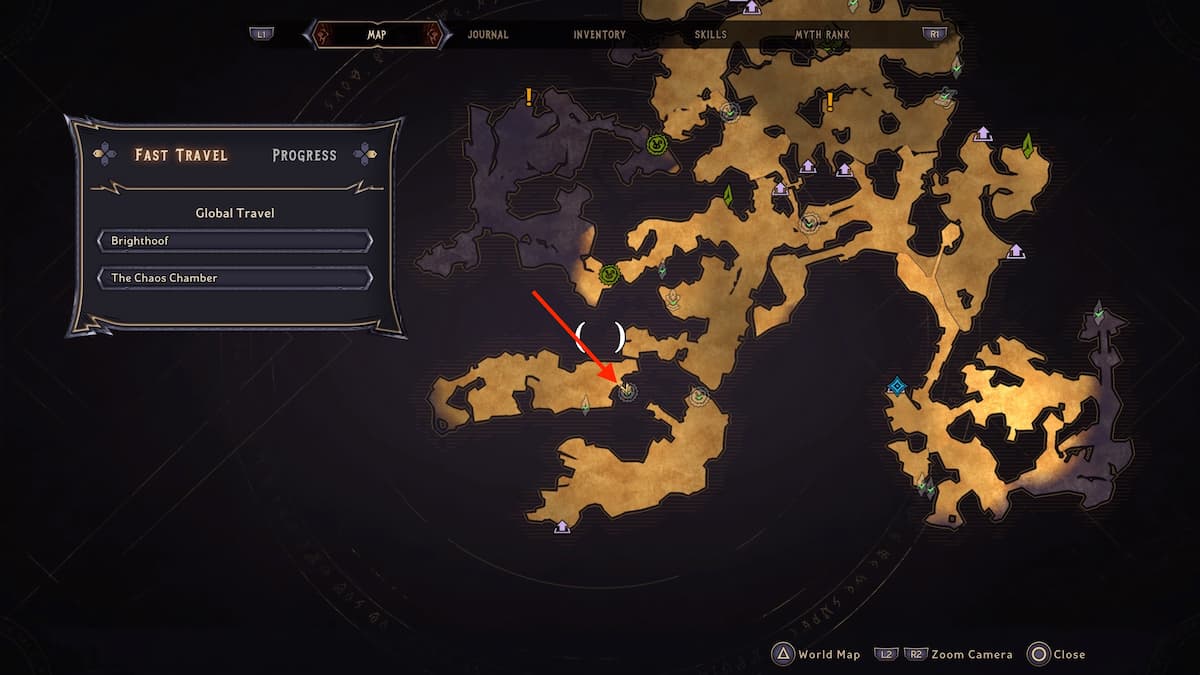1200x675 pixels.
Task: Click the blue diamond map marker
Action: tap(897, 387)
